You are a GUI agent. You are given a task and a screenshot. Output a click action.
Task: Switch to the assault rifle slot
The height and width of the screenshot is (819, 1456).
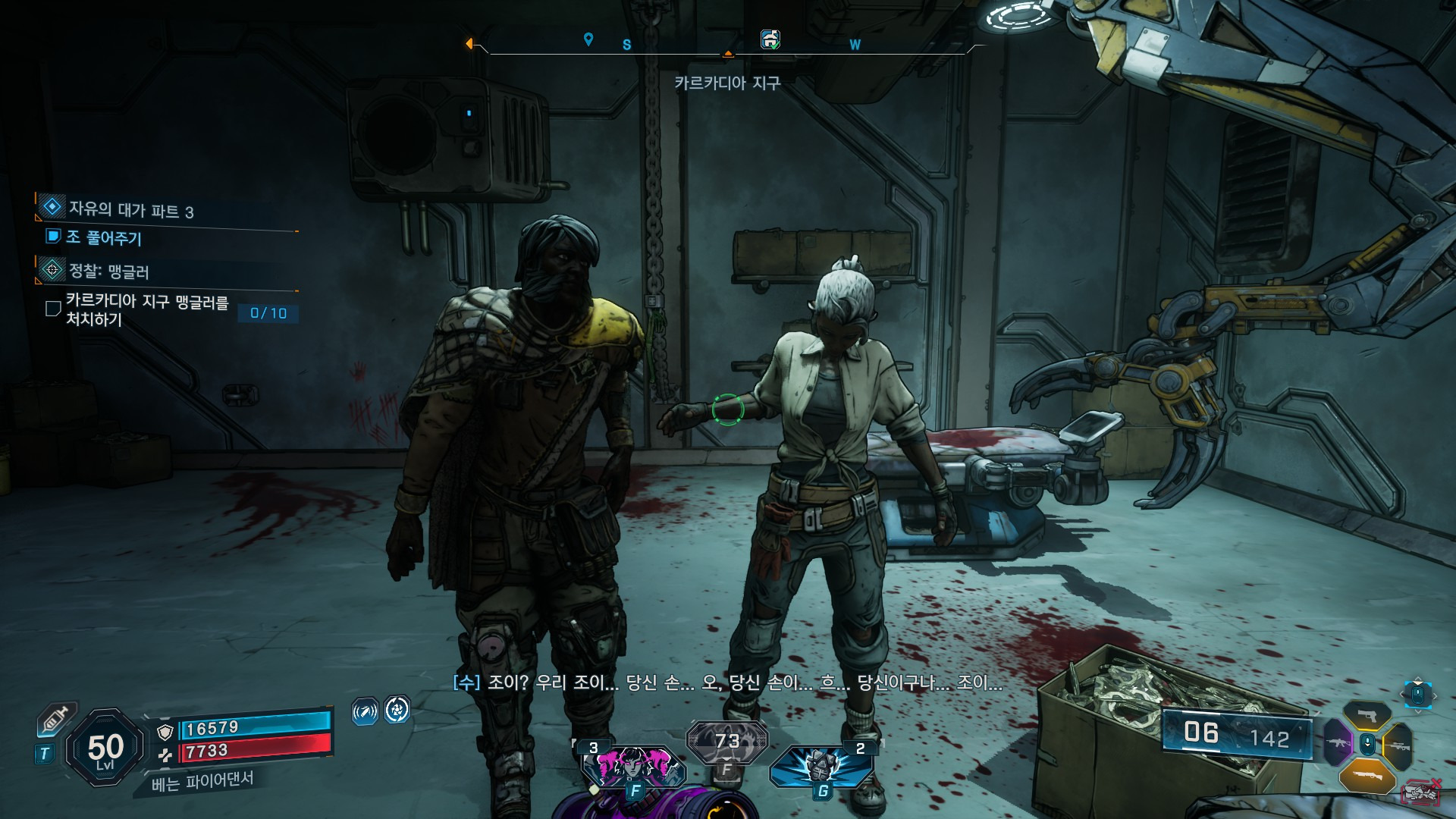point(1337,743)
